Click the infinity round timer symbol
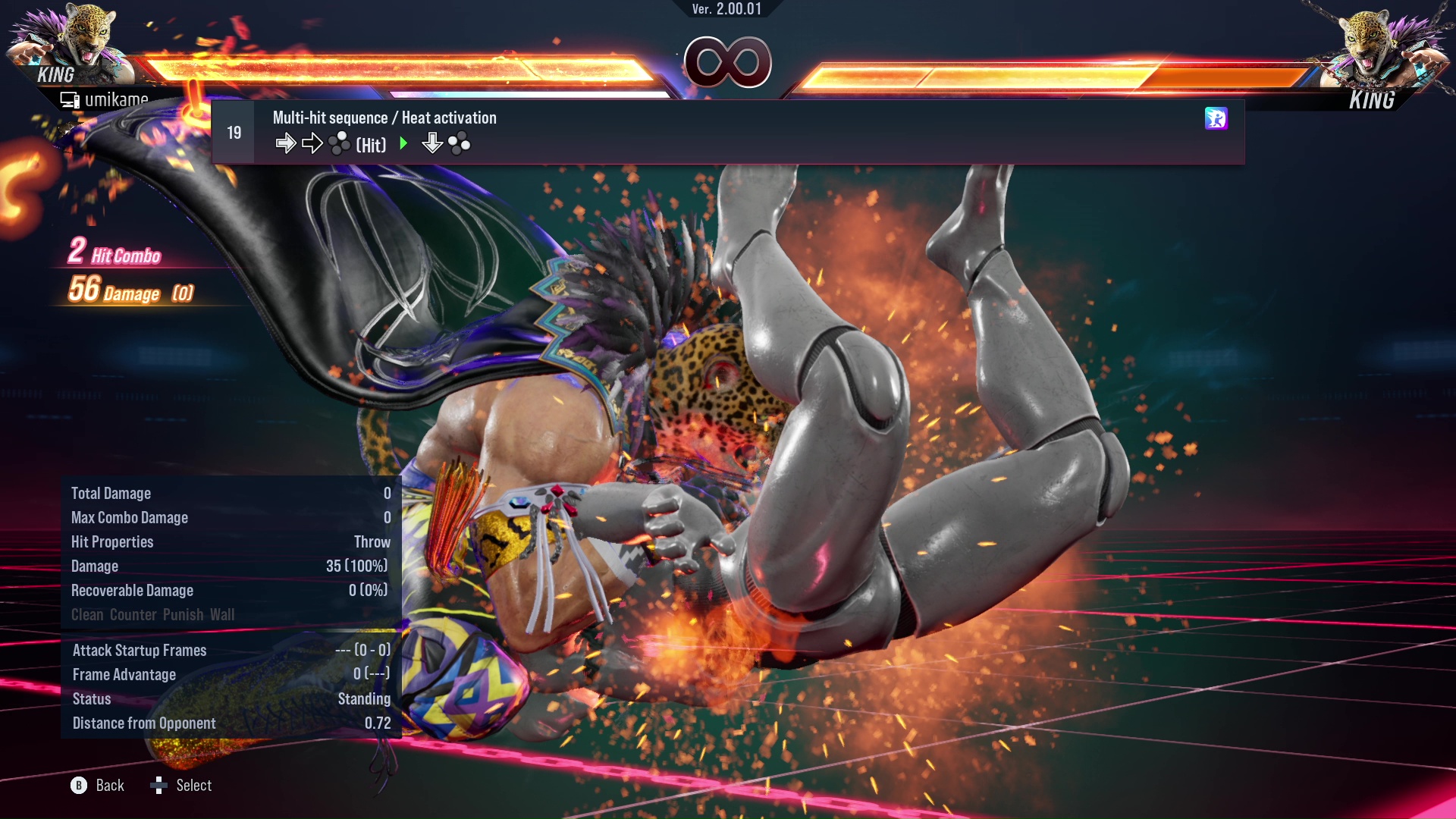This screenshot has height=819, width=1456. (x=726, y=63)
